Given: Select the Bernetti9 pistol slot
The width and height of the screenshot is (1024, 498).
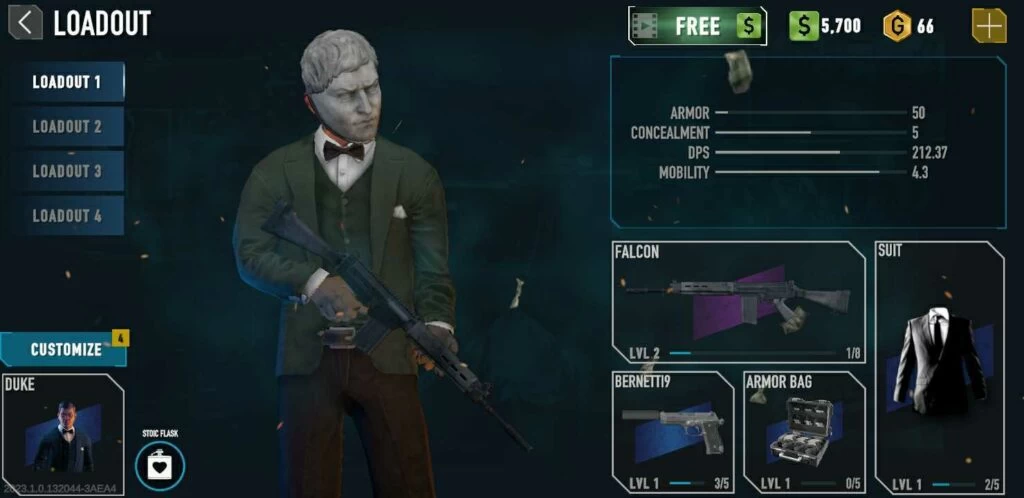Looking at the screenshot, I should 672,431.
